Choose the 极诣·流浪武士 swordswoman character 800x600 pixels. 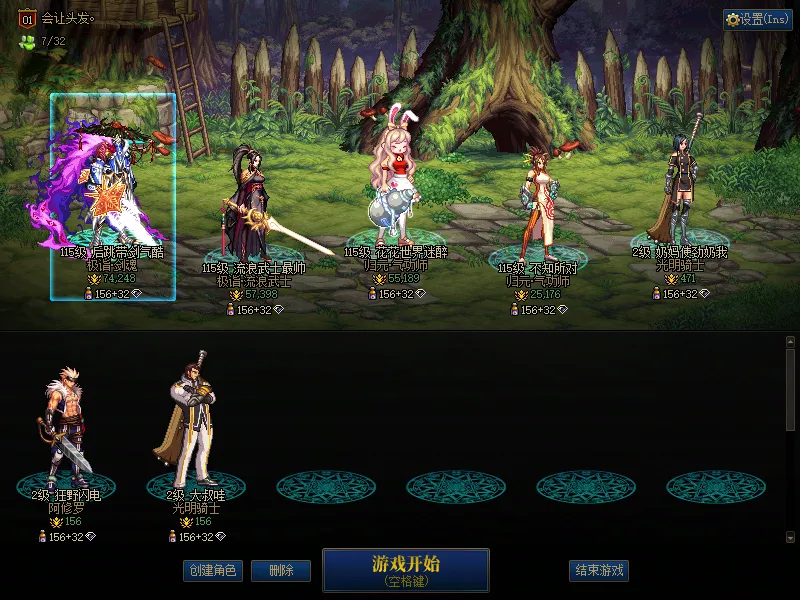click(250, 210)
